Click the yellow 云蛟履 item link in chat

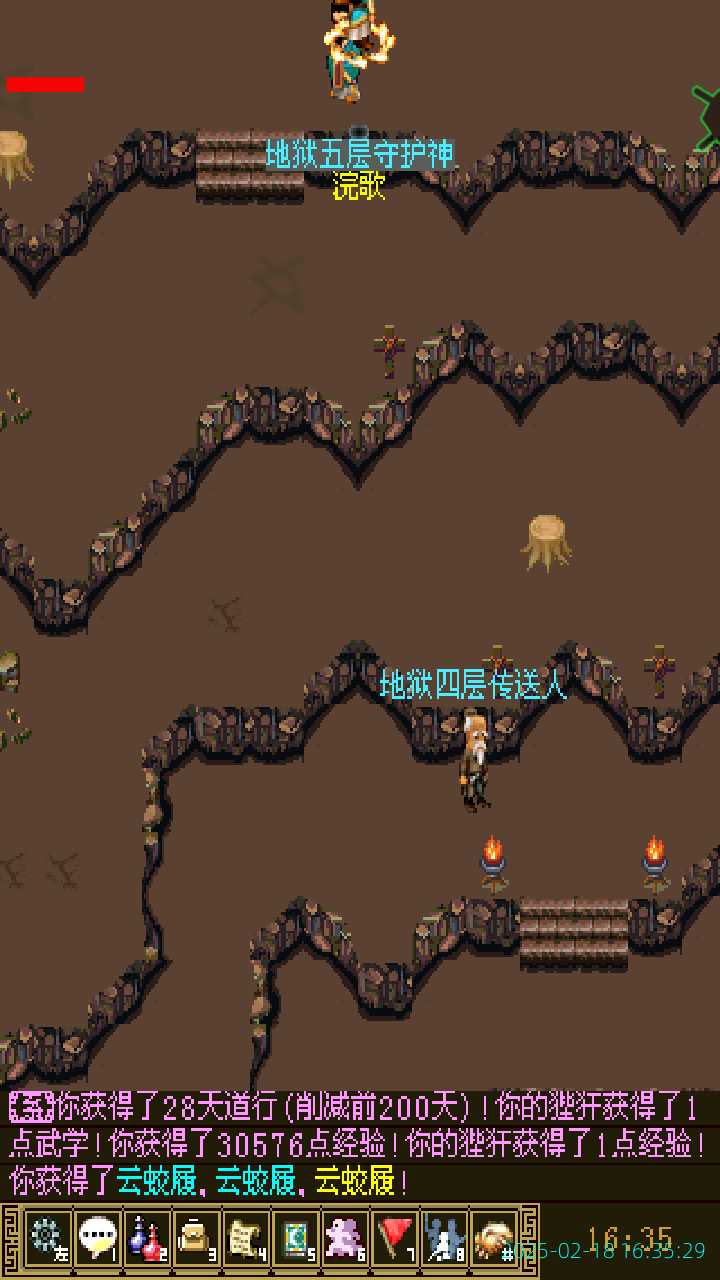(x=354, y=1183)
